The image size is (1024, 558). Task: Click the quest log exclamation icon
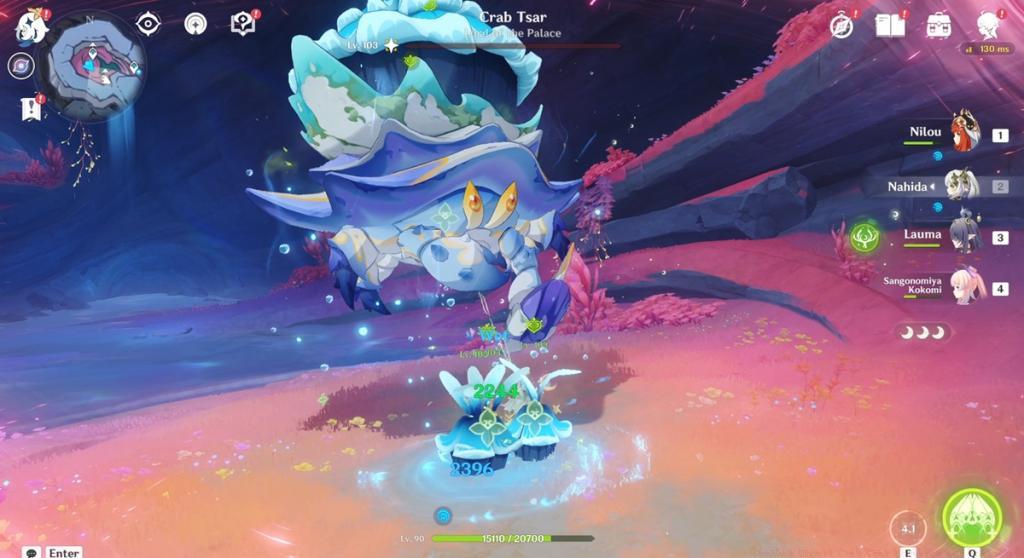tap(31, 109)
